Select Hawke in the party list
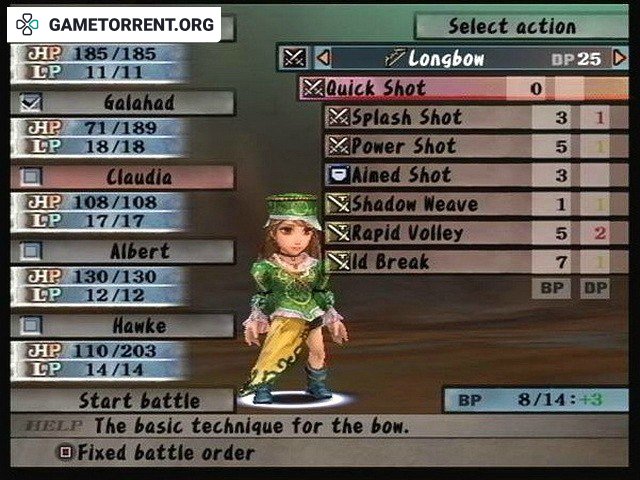 tap(138, 325)
